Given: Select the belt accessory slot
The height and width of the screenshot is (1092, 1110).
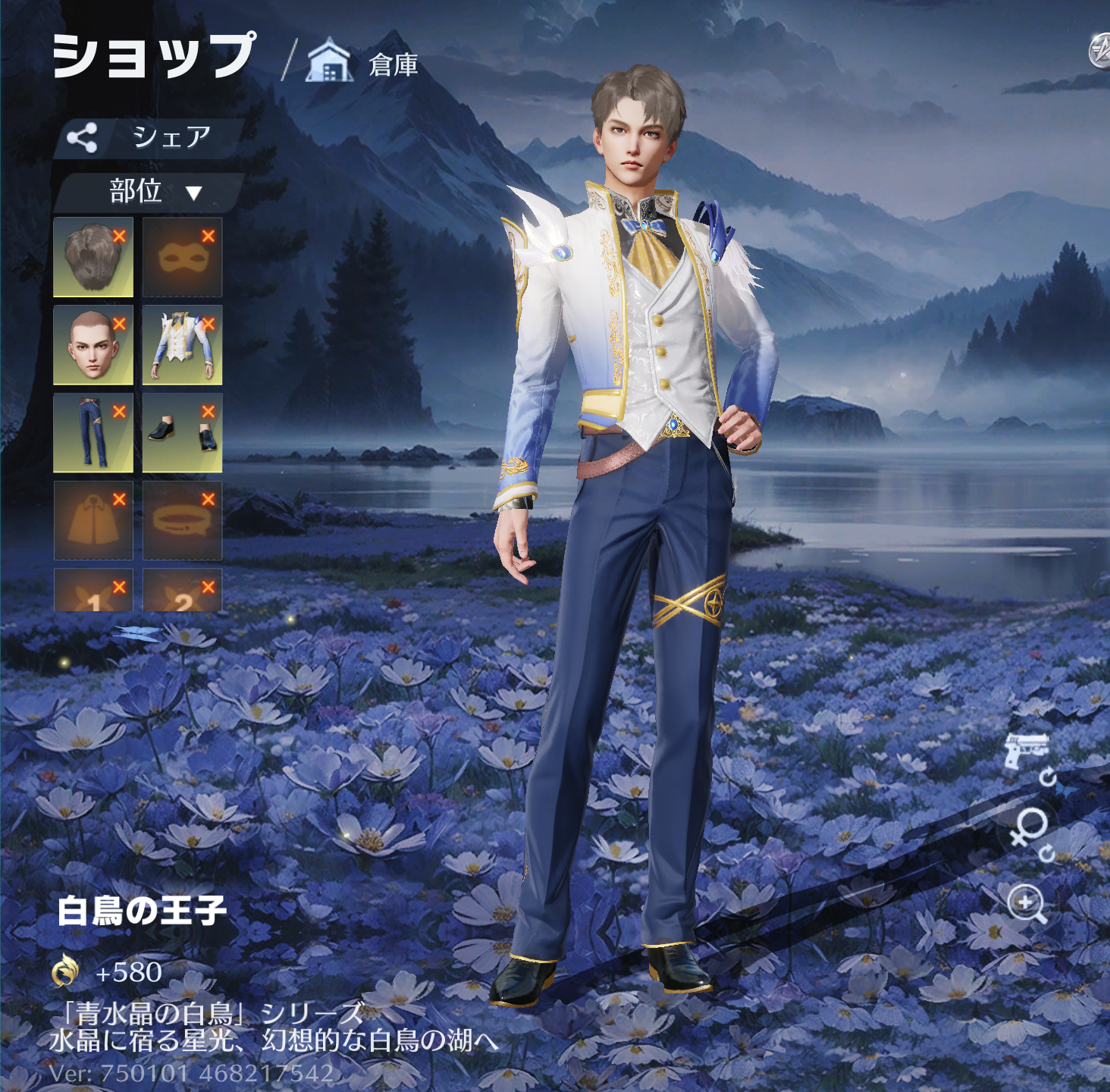Looking at the screenshot, I should click(182, 521).
